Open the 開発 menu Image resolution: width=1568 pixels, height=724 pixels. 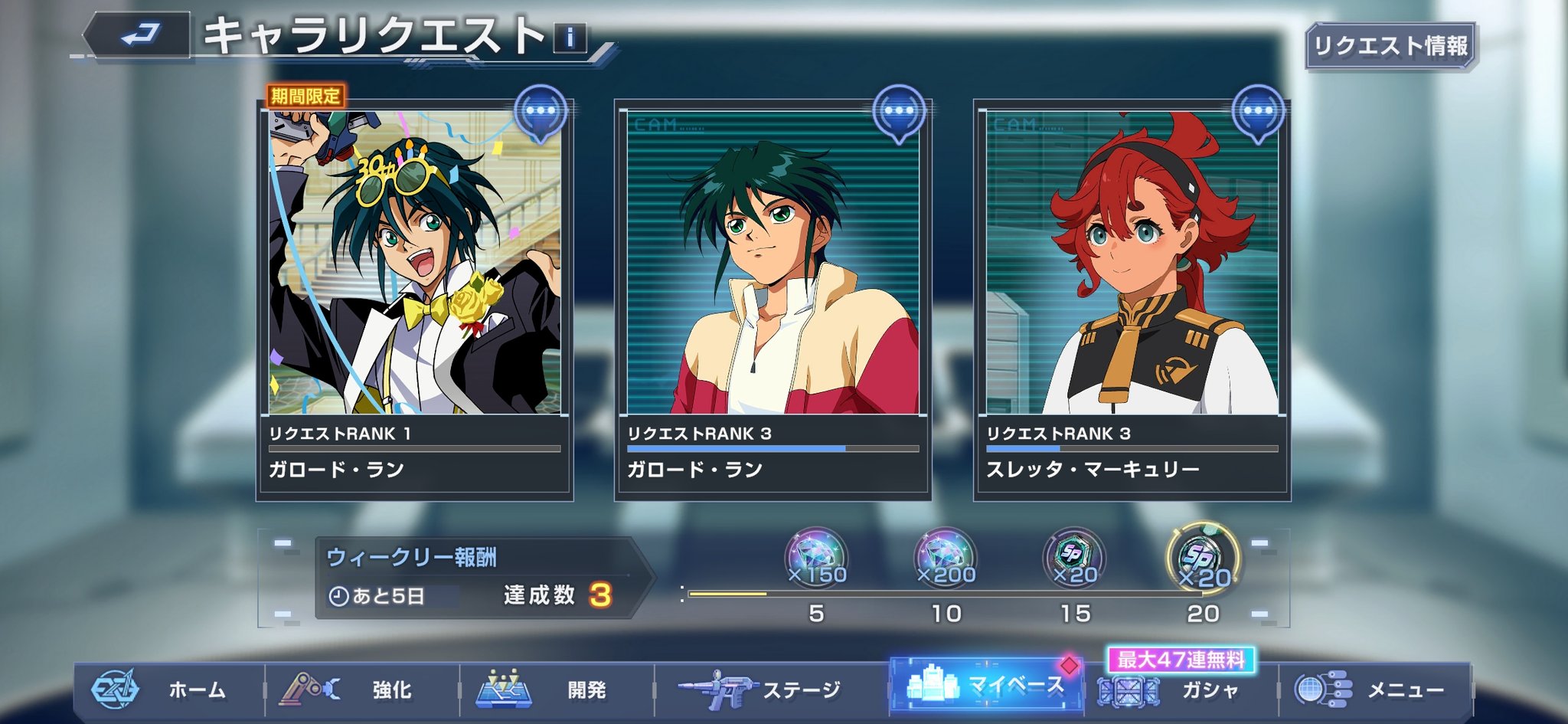tap(556, 690)
